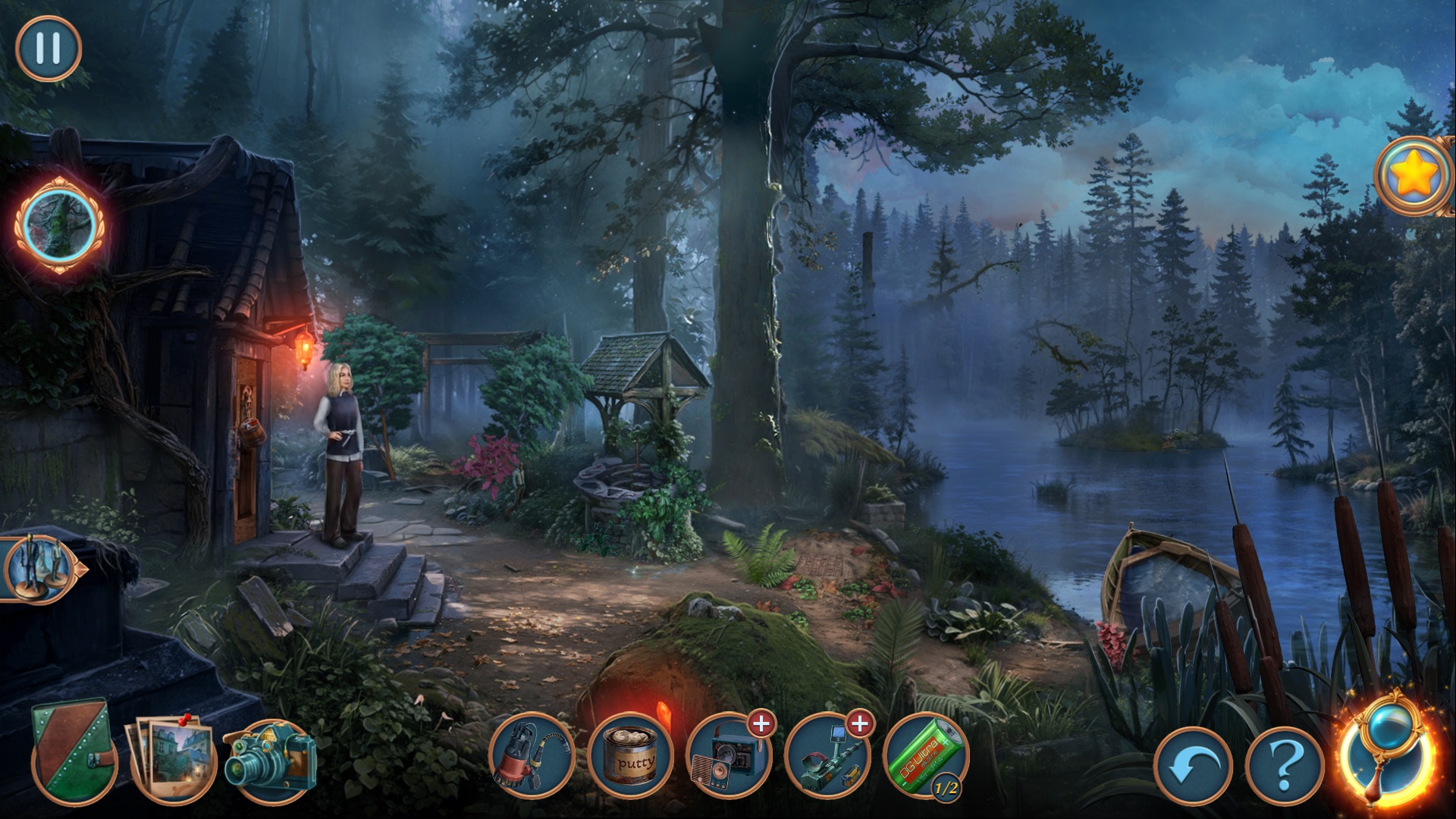Pause the game with the pause button

click(x=49, y=49)
